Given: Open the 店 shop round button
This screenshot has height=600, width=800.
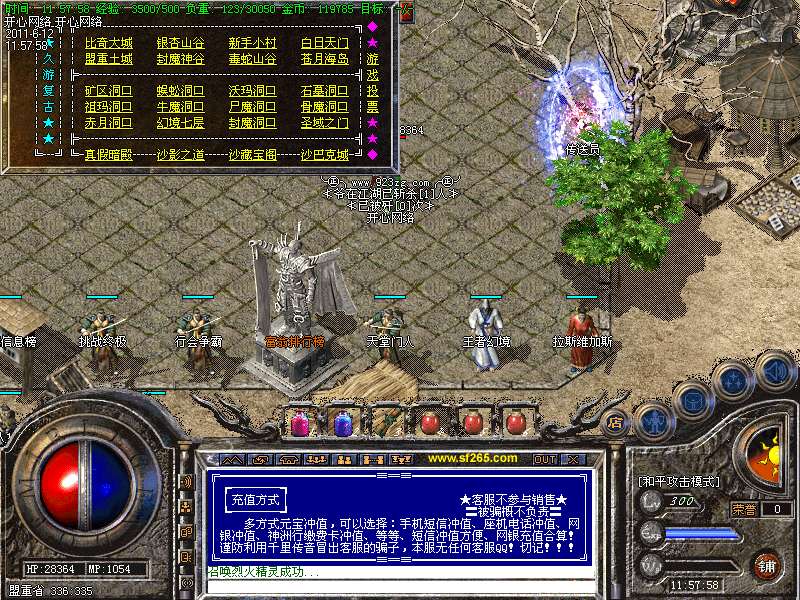Looking at the screenshot, I should point(616,420).
